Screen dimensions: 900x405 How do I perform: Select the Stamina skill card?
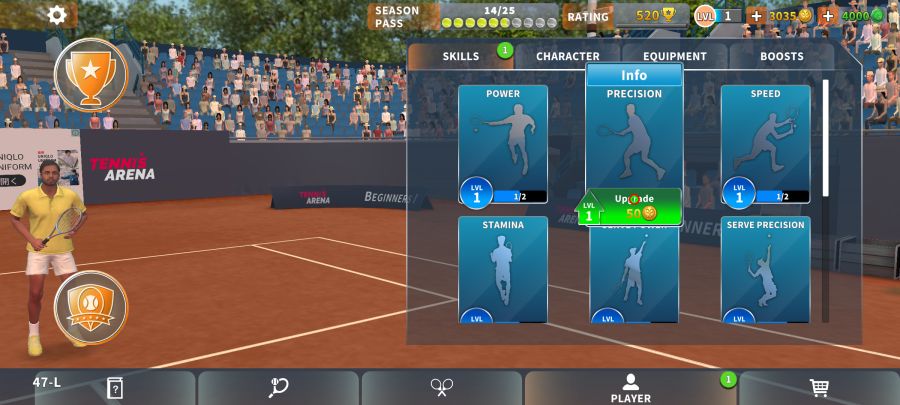tap(503, 268)
